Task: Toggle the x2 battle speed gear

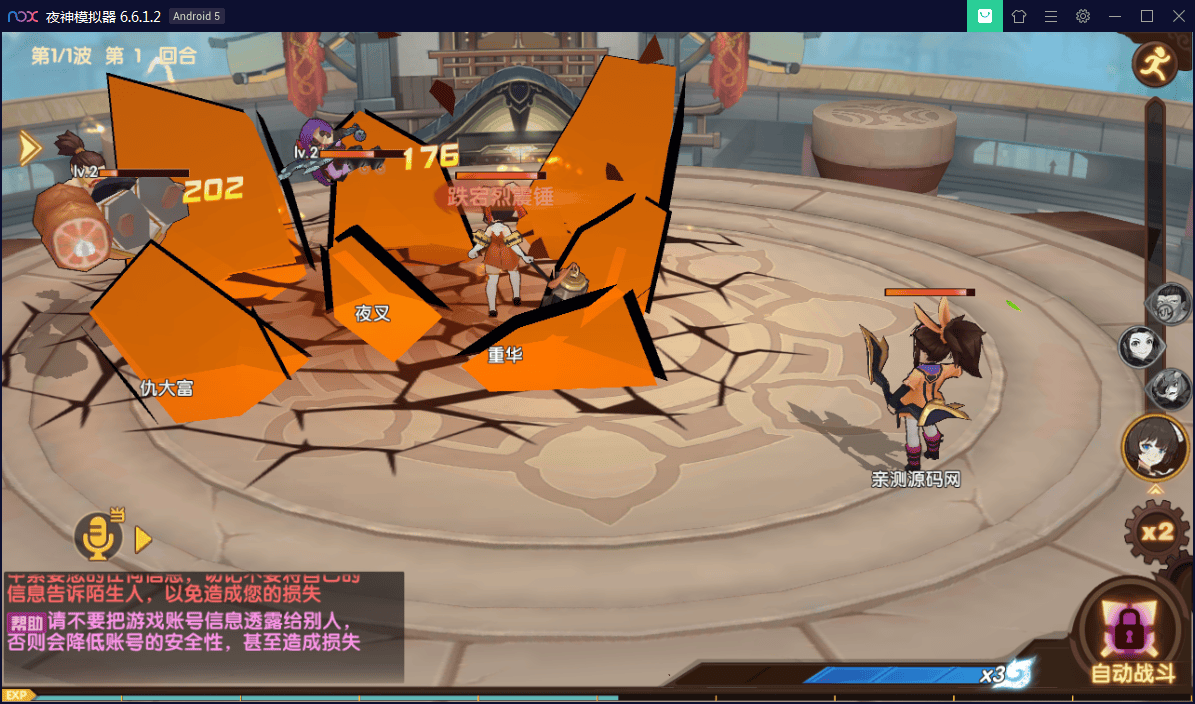Action: pyautogui.click(x=1157, y=532)
